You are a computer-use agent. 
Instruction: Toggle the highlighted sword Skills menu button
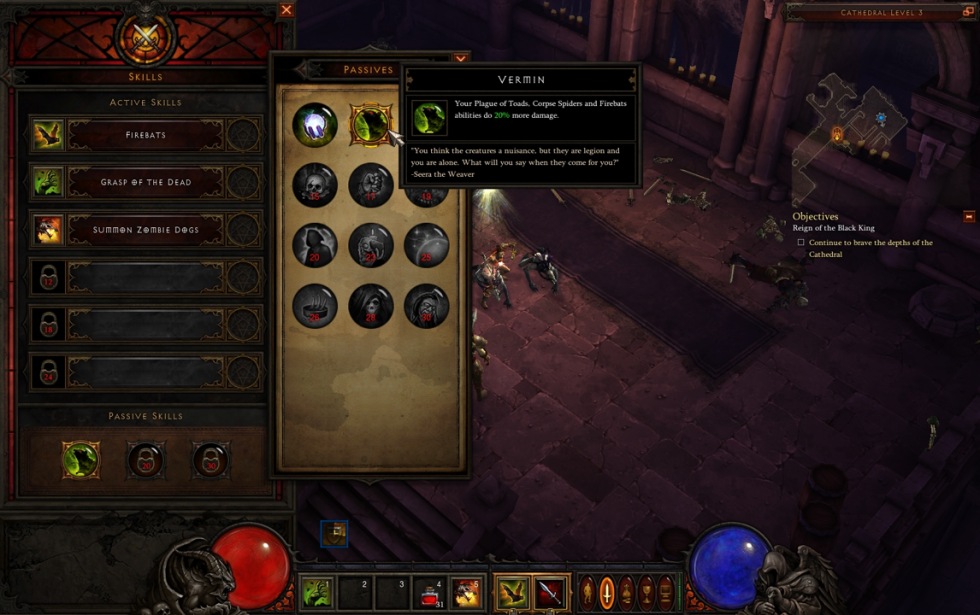607,592
